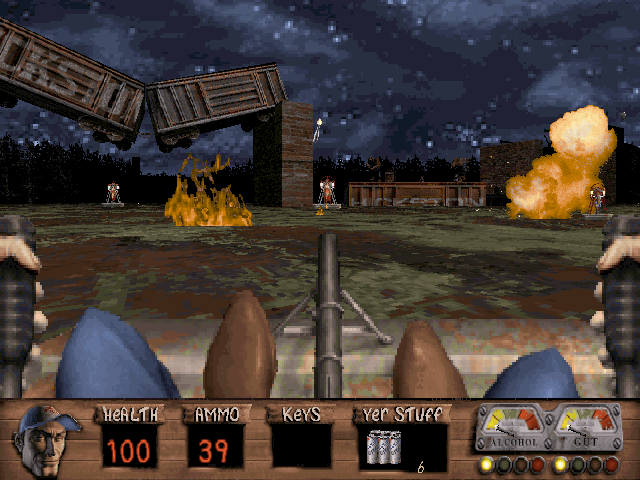Select the beer six-pack in Yer Stuff
This screenshot has height=480, width=640.
(x=385, y=446)
